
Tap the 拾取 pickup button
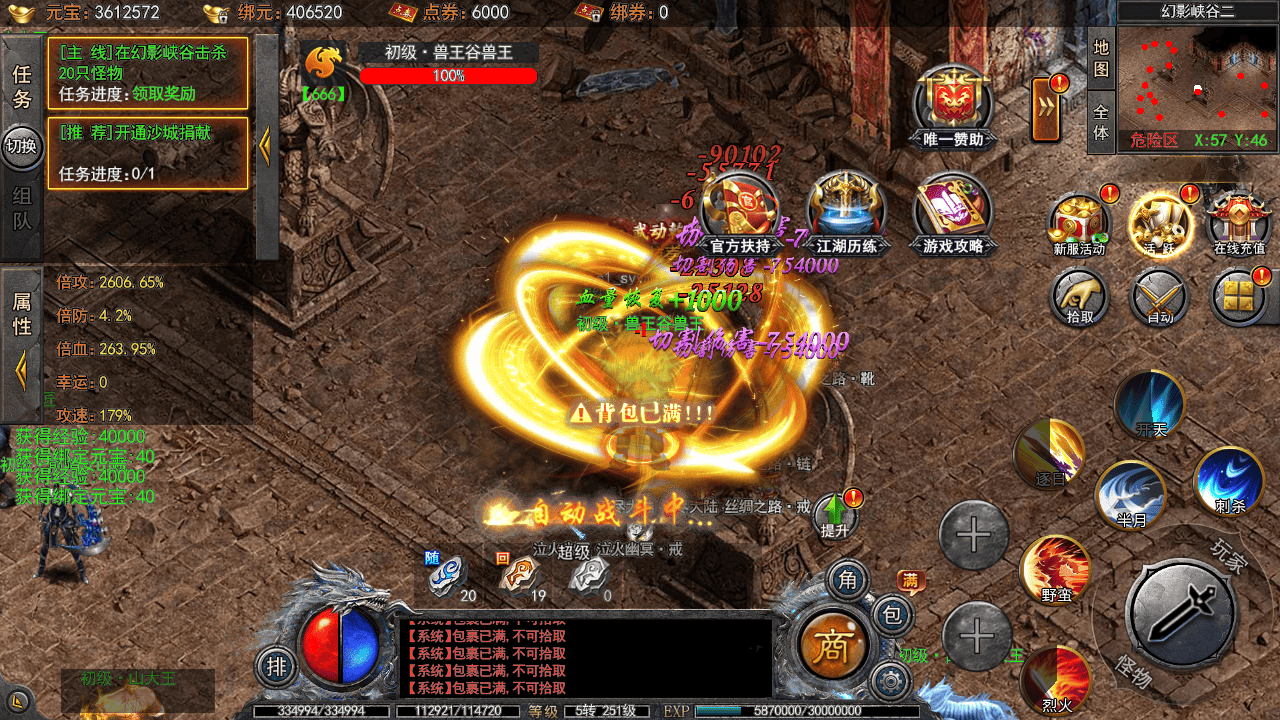(x=1079, y=298)
